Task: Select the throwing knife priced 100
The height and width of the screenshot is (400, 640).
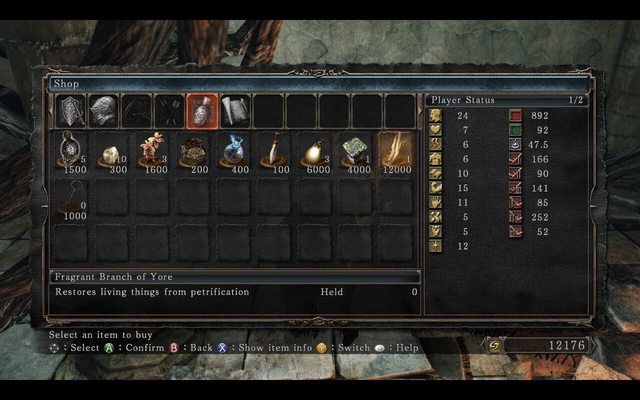Action: 275,152
